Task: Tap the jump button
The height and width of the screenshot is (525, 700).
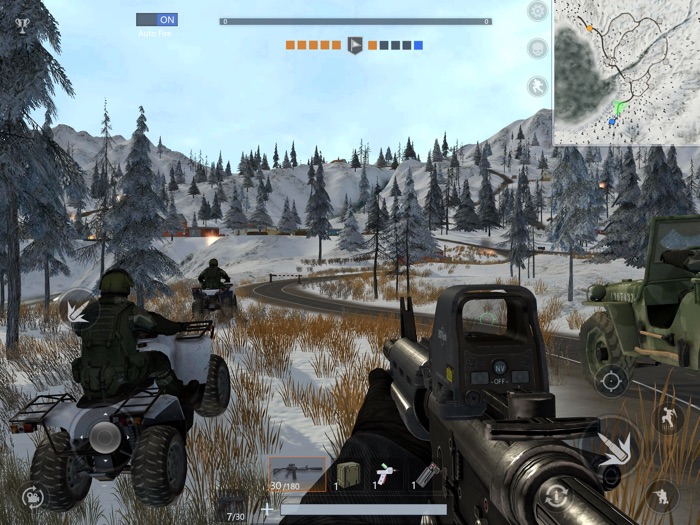Action: click(667, 417)
